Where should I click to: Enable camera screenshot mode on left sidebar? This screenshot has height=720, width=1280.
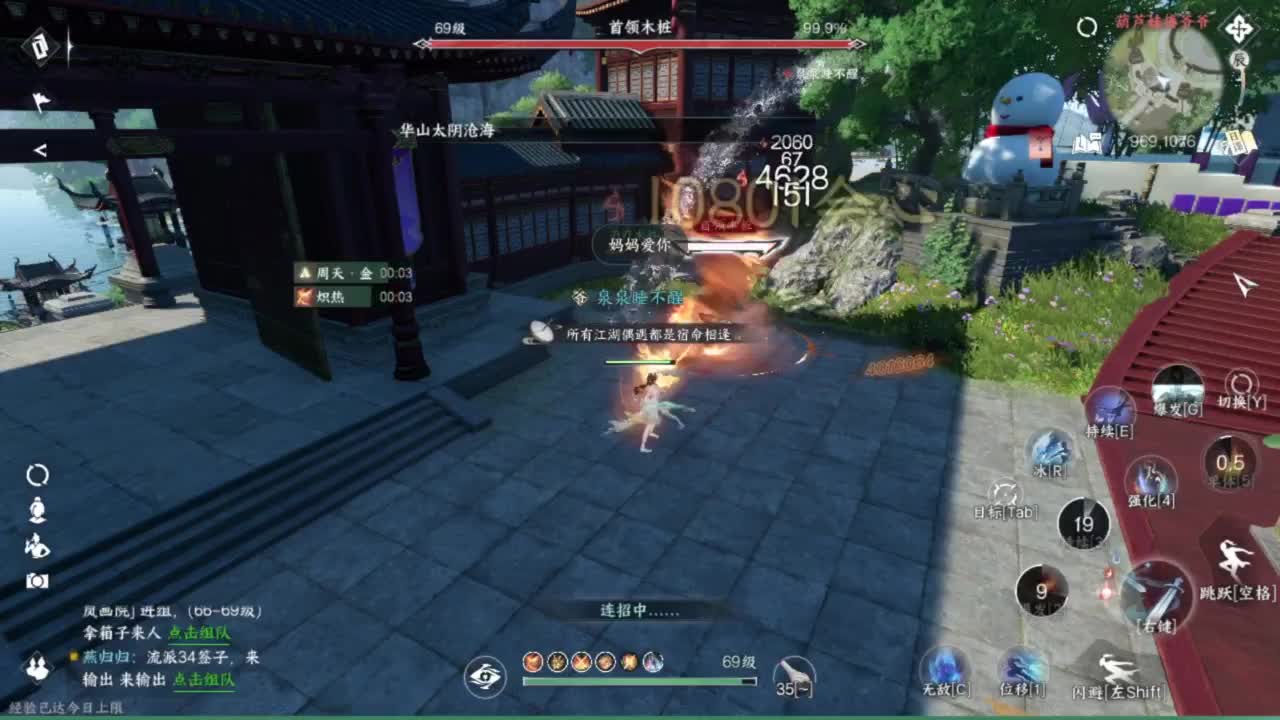[x=37, y=580]
